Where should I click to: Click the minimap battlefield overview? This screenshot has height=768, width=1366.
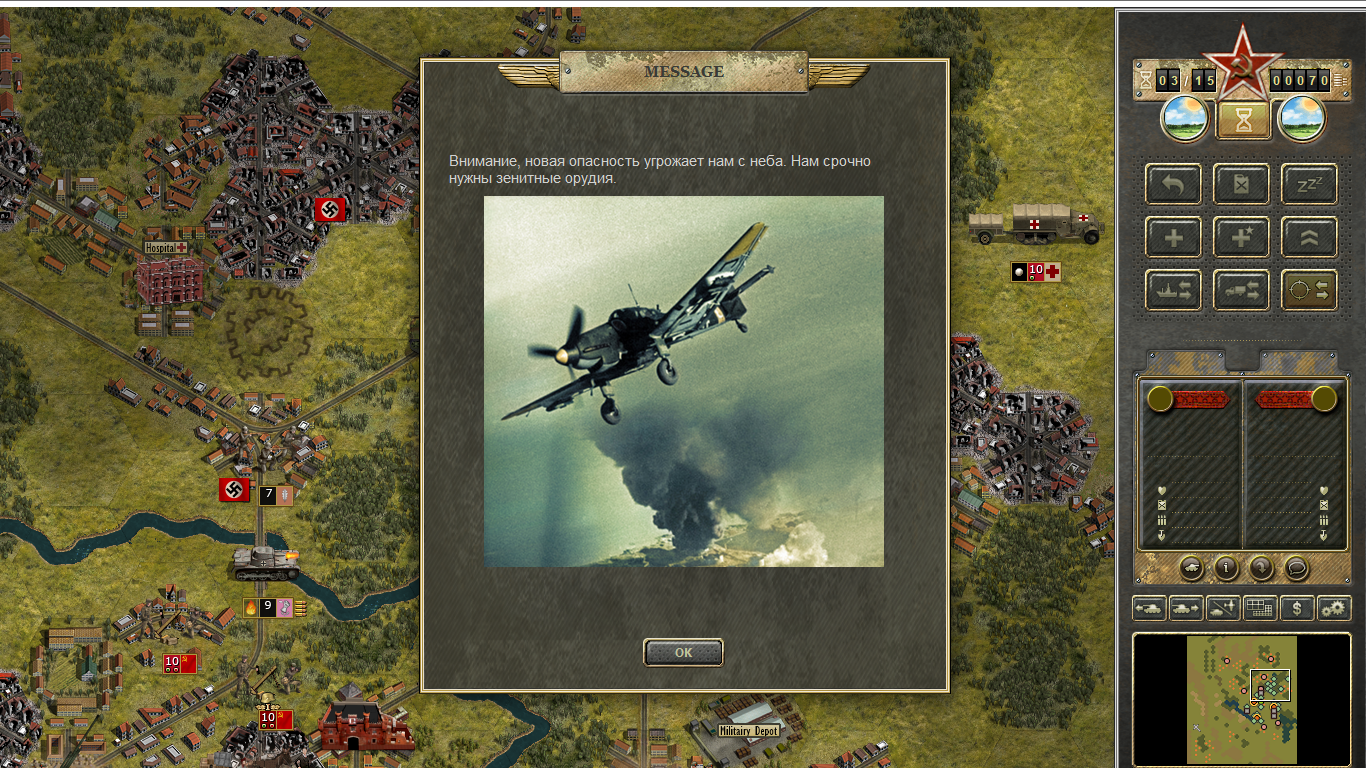1241,698
